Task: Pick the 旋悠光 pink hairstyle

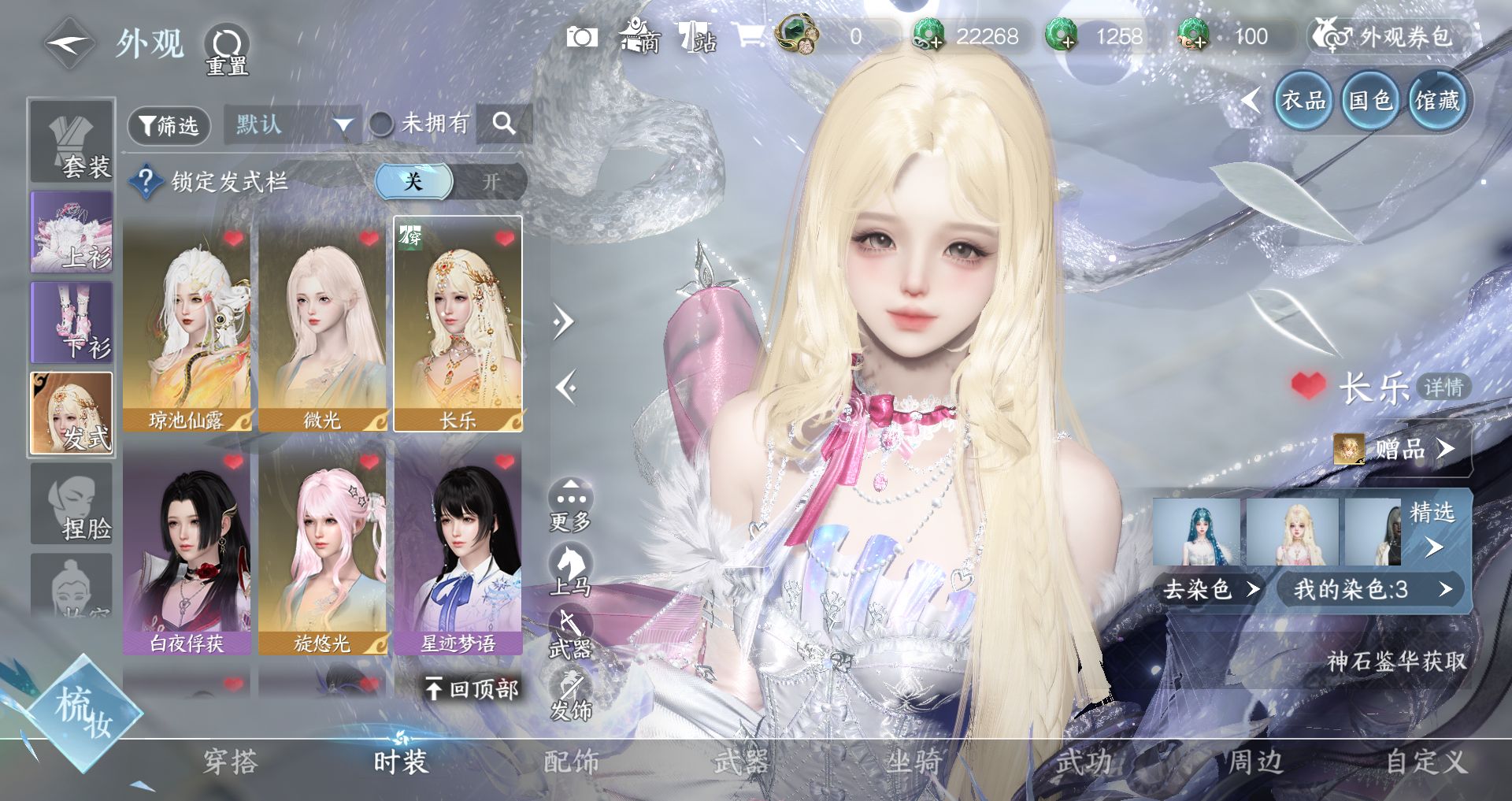Action: (322, 547)
